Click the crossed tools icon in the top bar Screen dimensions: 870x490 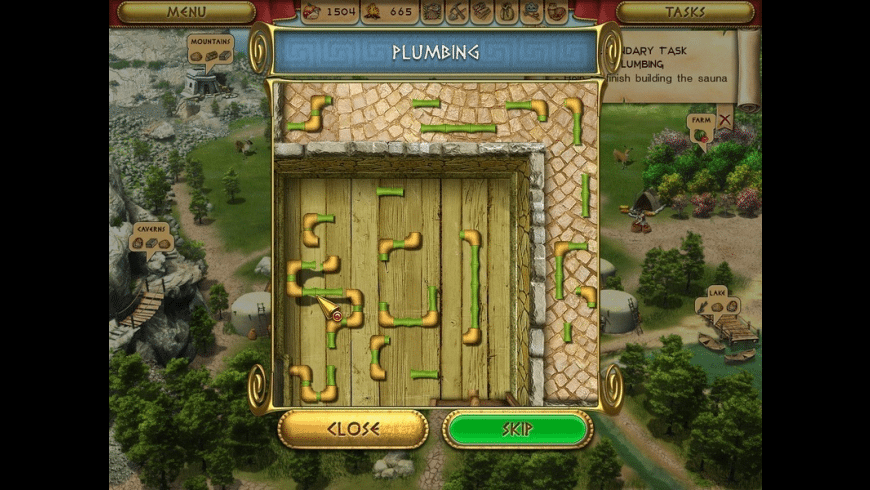[457, 12]
